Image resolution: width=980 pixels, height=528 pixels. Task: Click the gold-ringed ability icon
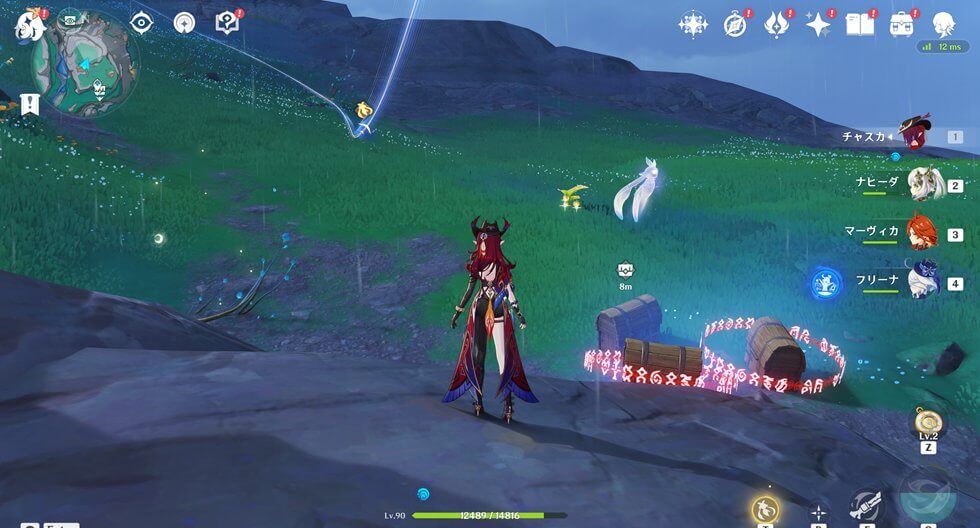pos(765,509)
